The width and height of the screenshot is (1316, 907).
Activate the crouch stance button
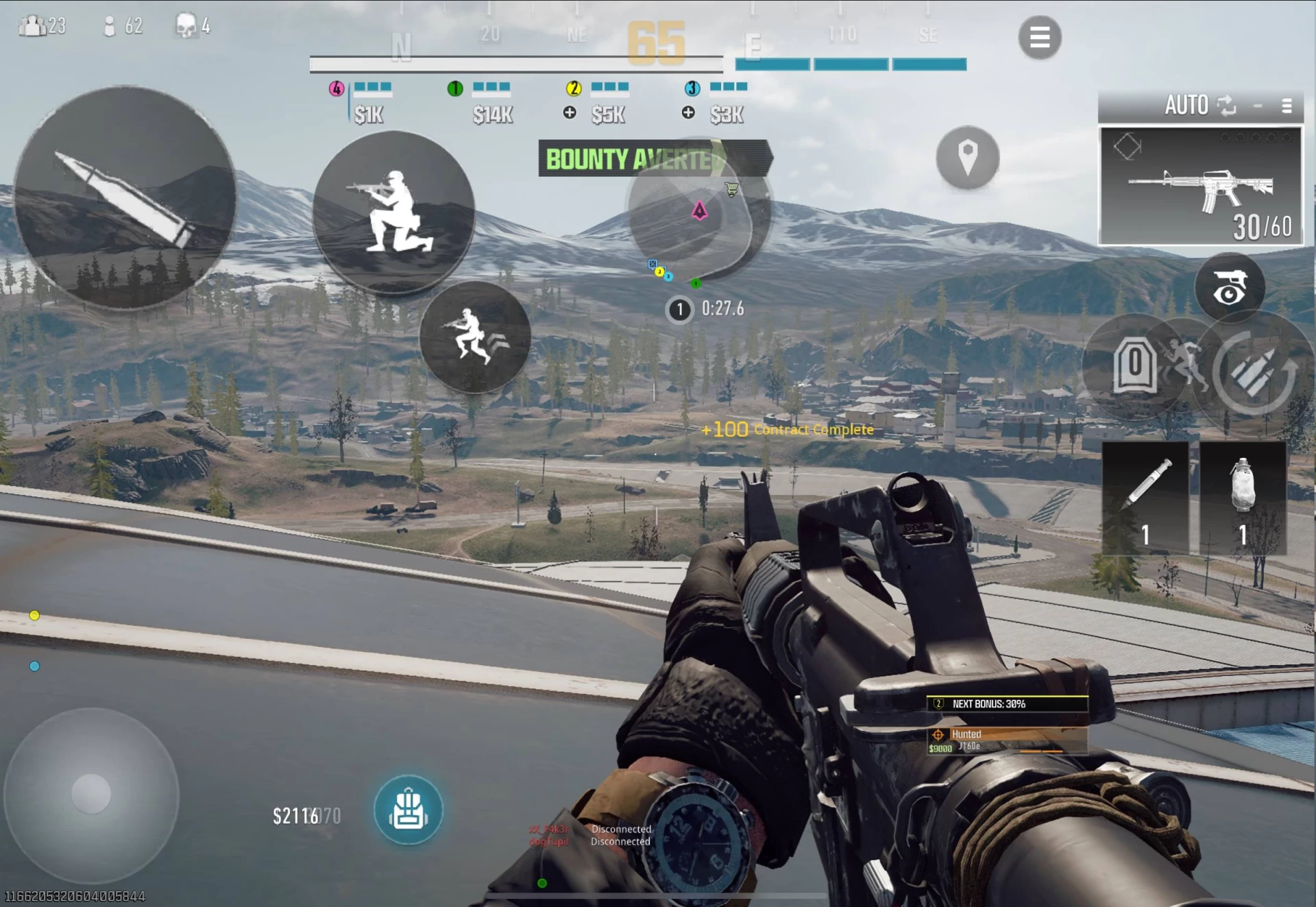pyautogui.click(x=393, y=213)
